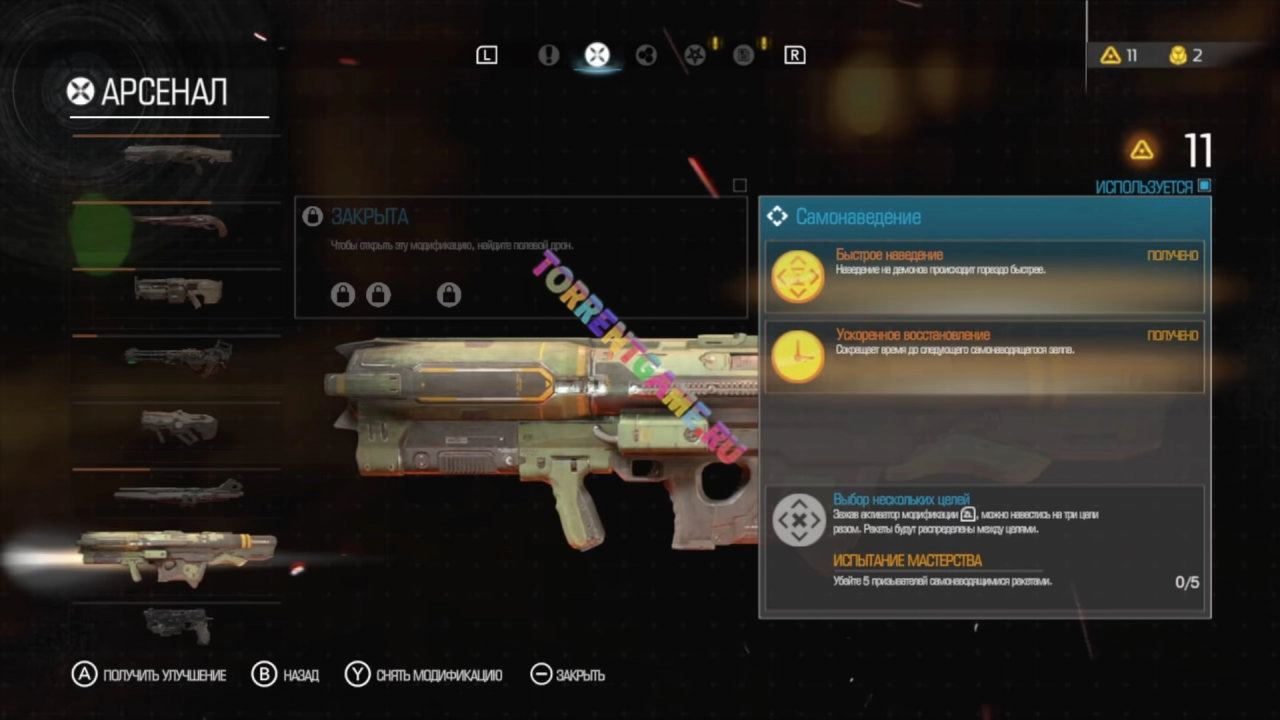Switch to the three-circles suit tab
Image resolution: width=1280 pixels, height=720 pixels.
point(646,55)
